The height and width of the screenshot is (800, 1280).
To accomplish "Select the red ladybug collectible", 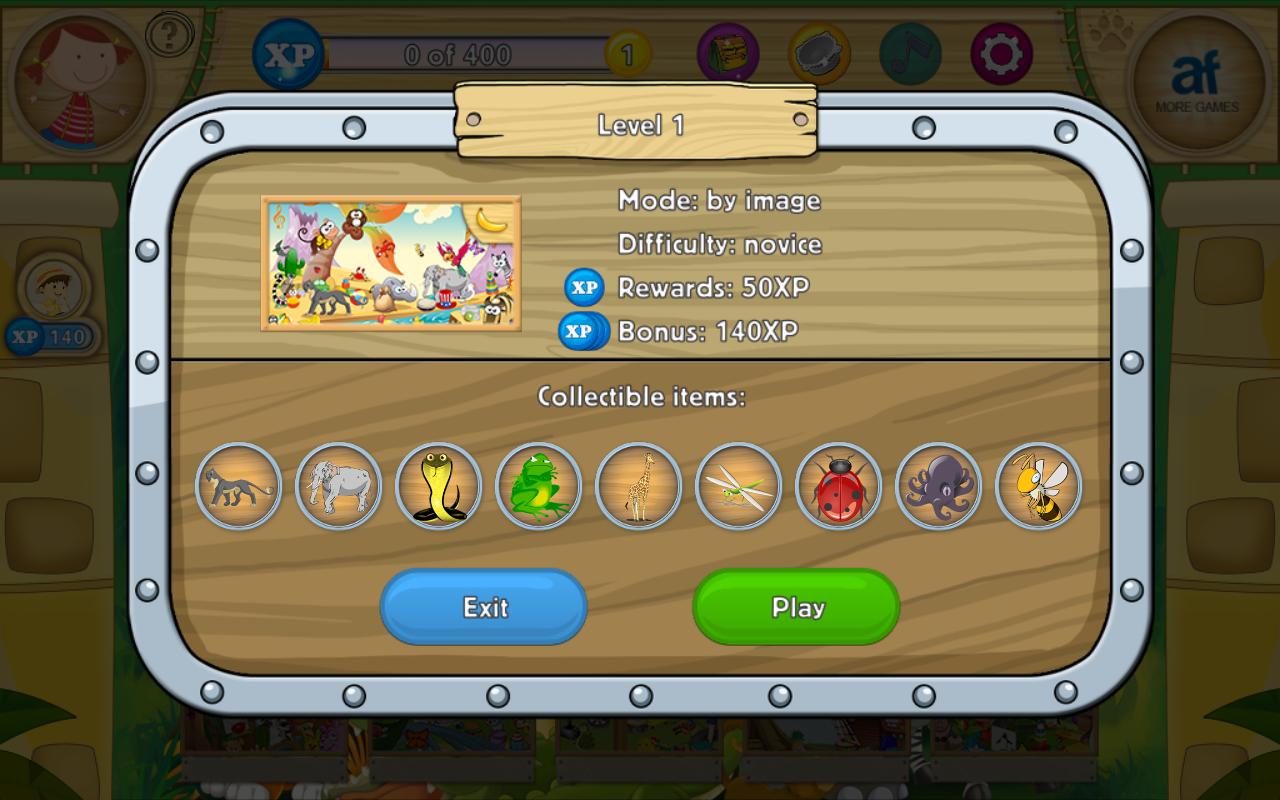I will coord(838,486).
